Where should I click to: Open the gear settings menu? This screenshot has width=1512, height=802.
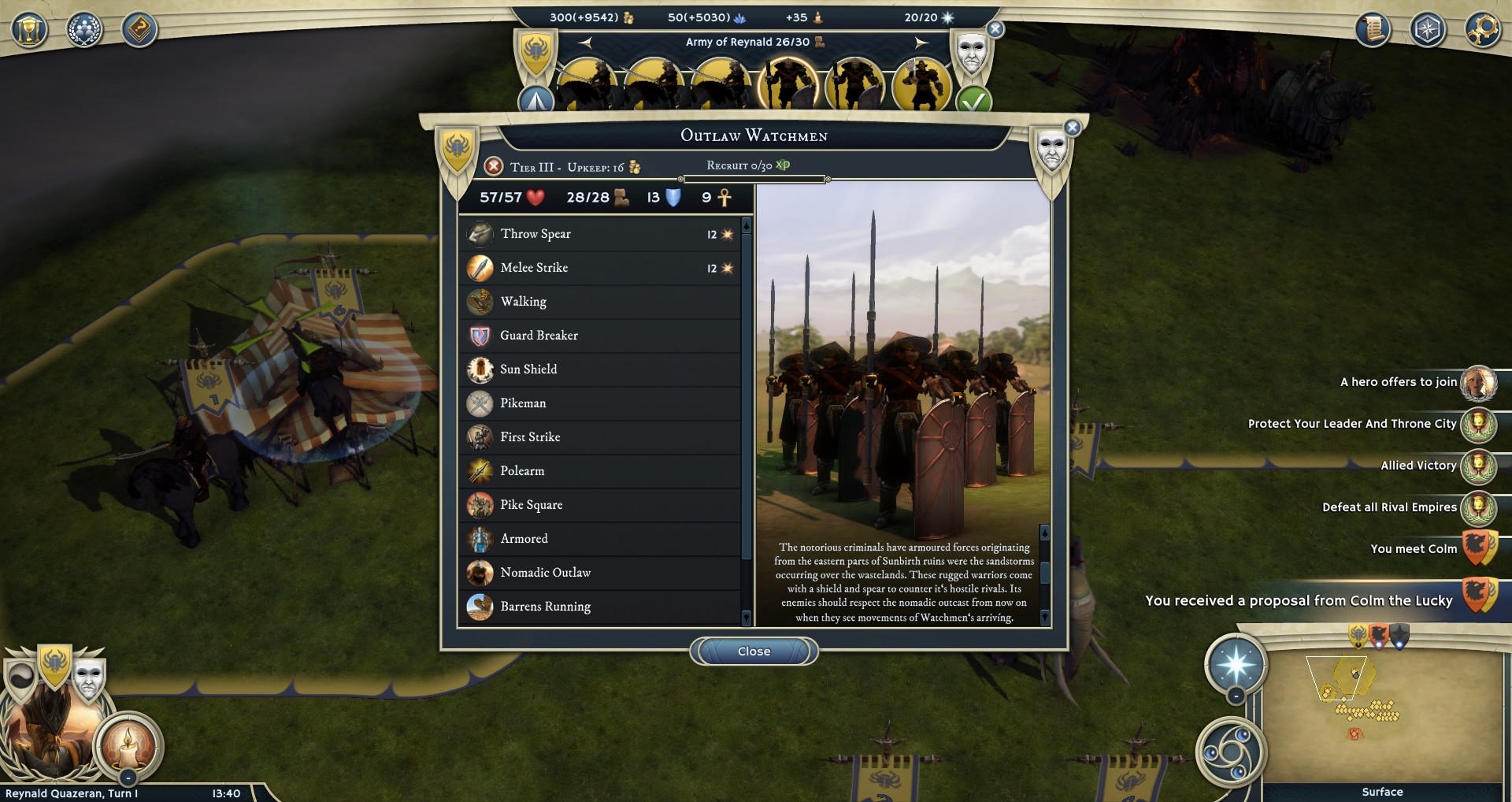click(1482, 30)
